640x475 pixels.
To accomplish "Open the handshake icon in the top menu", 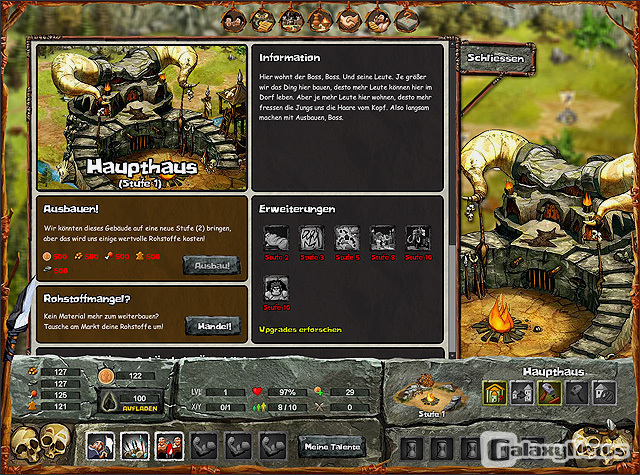I will click(x=350, y=16).
